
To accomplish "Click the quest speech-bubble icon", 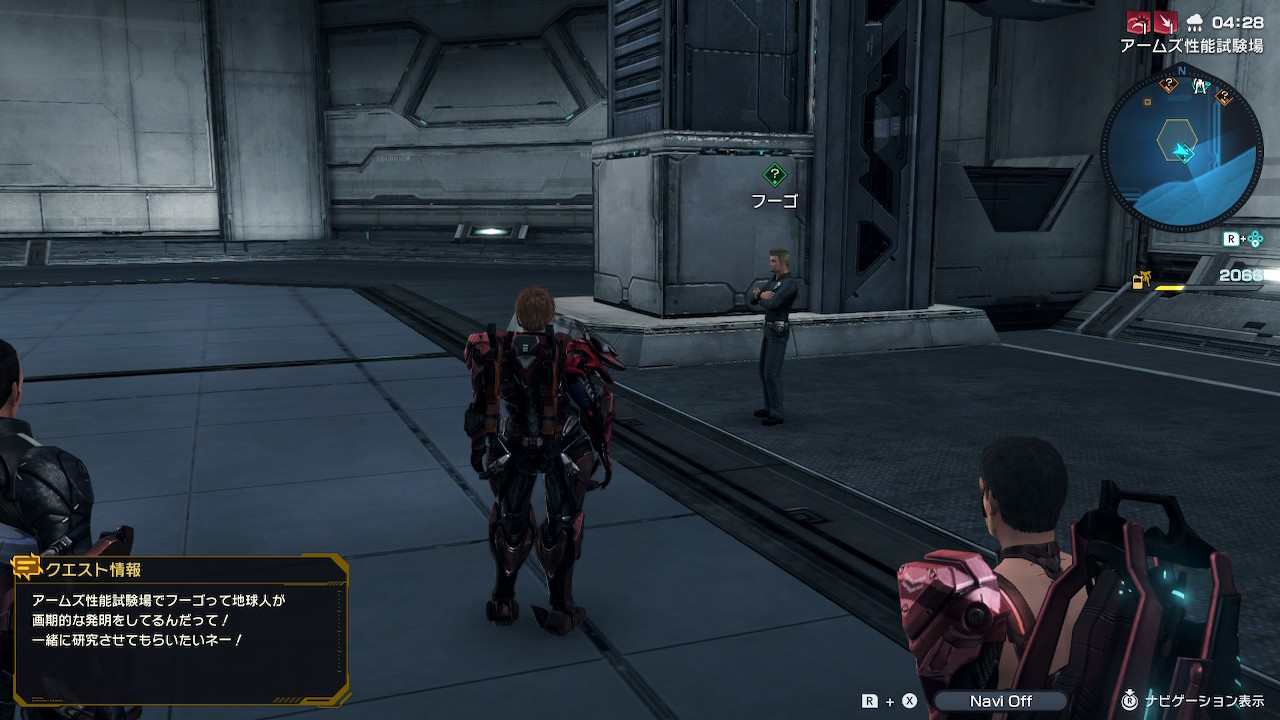I will click(x=25, y=568).
